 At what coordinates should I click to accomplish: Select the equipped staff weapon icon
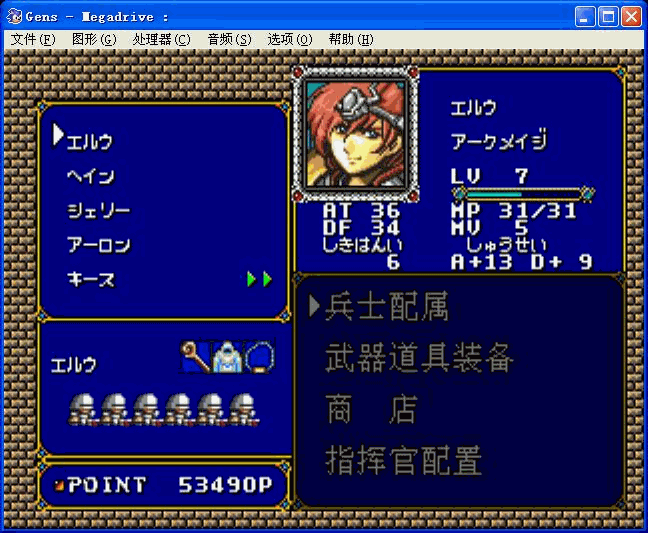194,355
